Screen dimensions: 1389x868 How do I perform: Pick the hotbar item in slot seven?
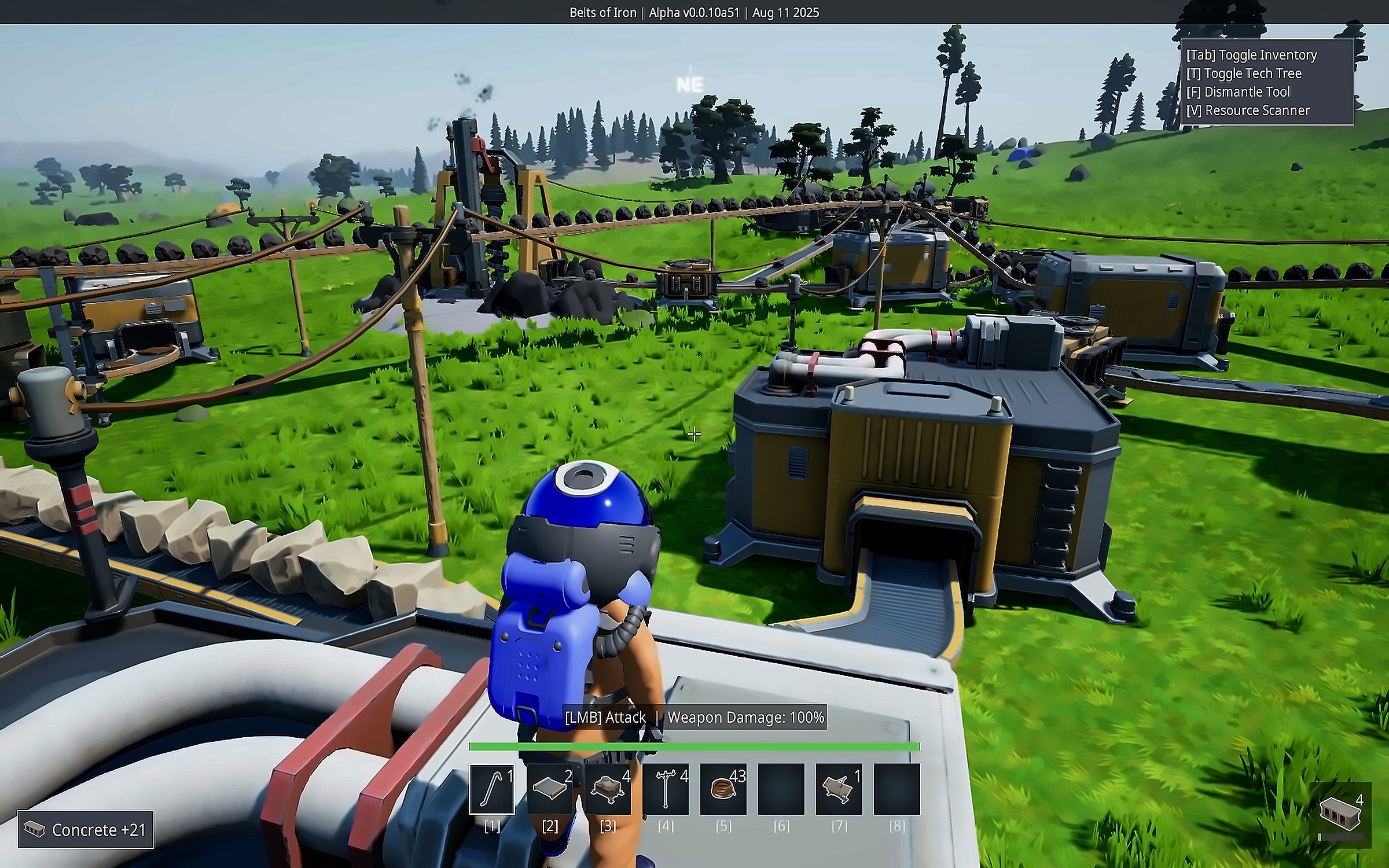point(839,789)
